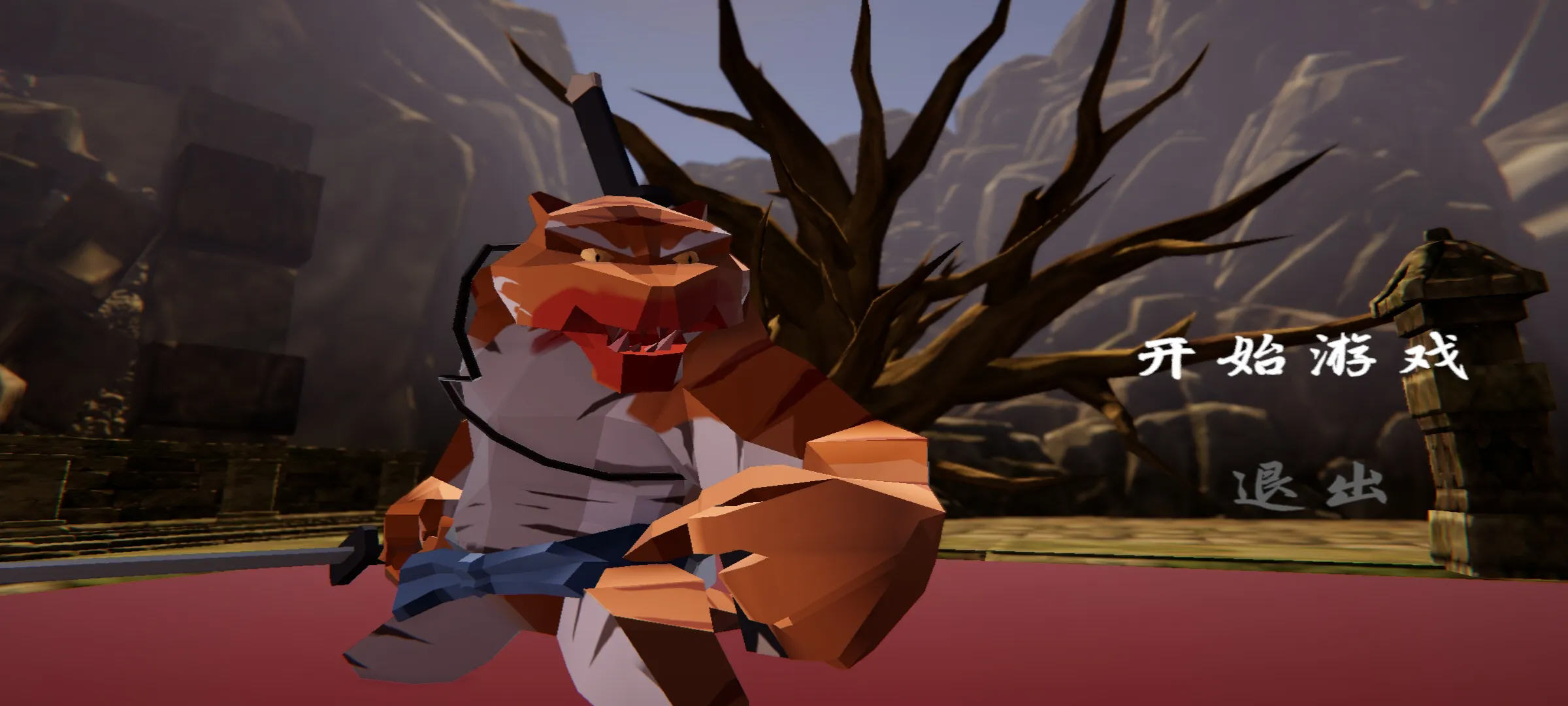The image size is (1568, 706).
Task: Select 开始游戏 to start the game
Action: (x=1301, y=359)
